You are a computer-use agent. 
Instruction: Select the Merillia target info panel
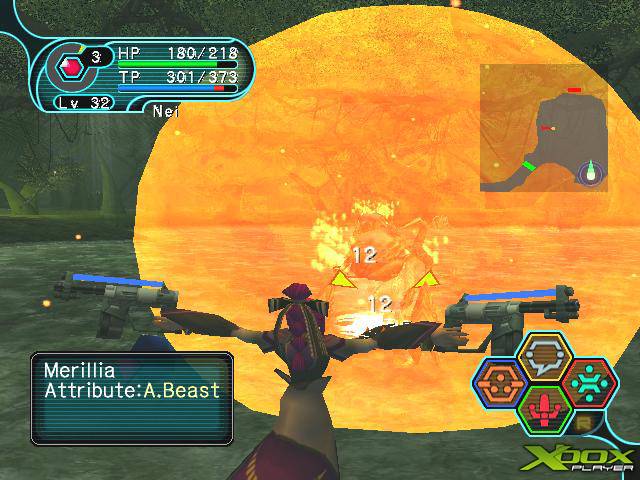point(131,397)
